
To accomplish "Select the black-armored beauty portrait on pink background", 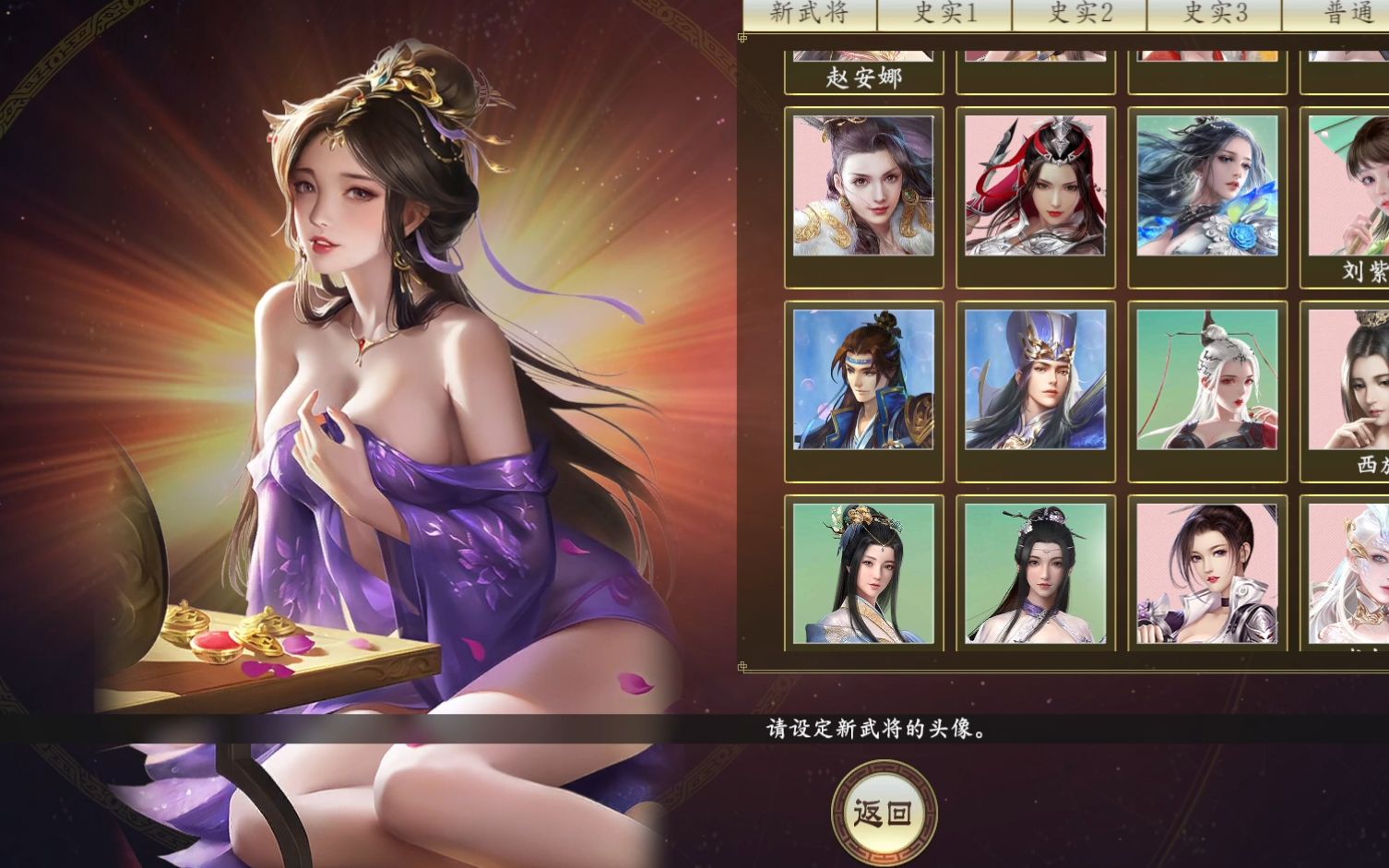I will (1208, 572).
